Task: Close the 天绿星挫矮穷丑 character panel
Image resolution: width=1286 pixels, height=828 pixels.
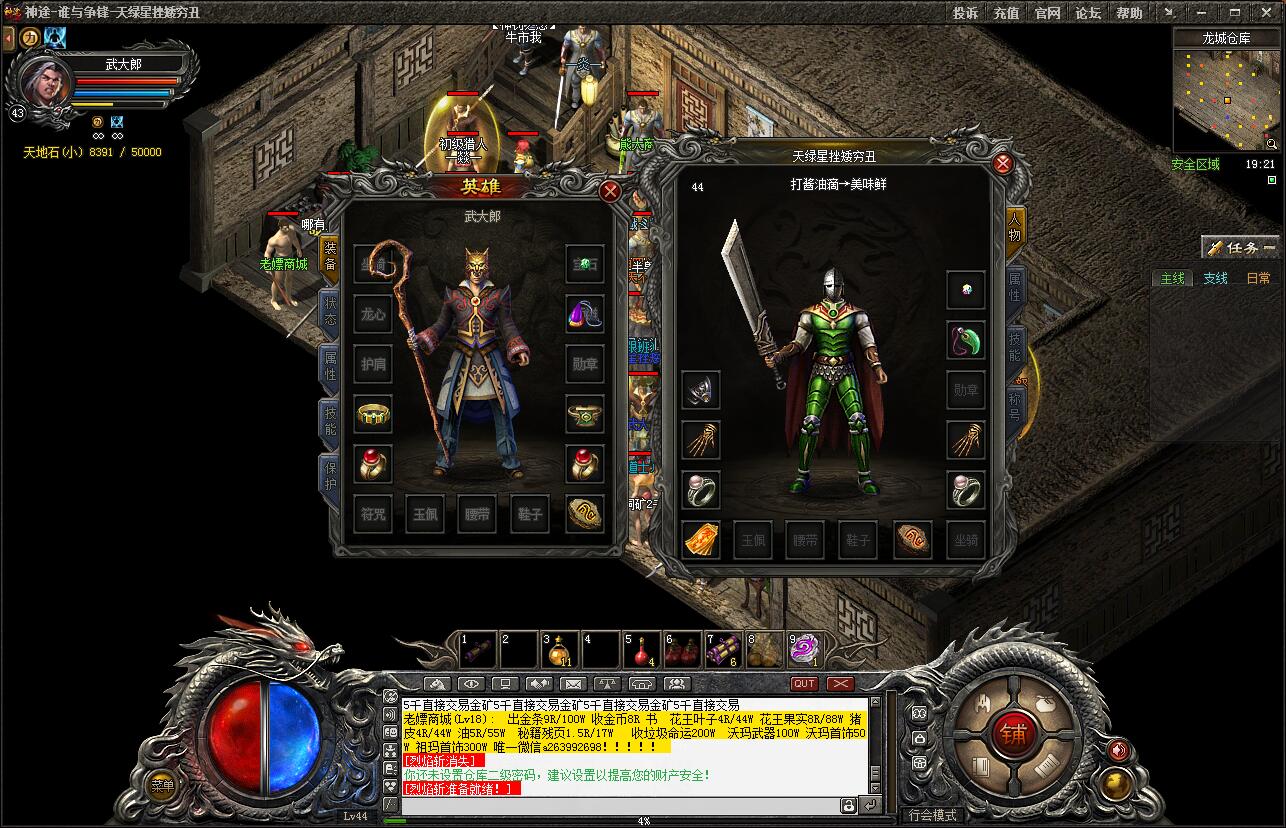Action: click(1002, 164)
